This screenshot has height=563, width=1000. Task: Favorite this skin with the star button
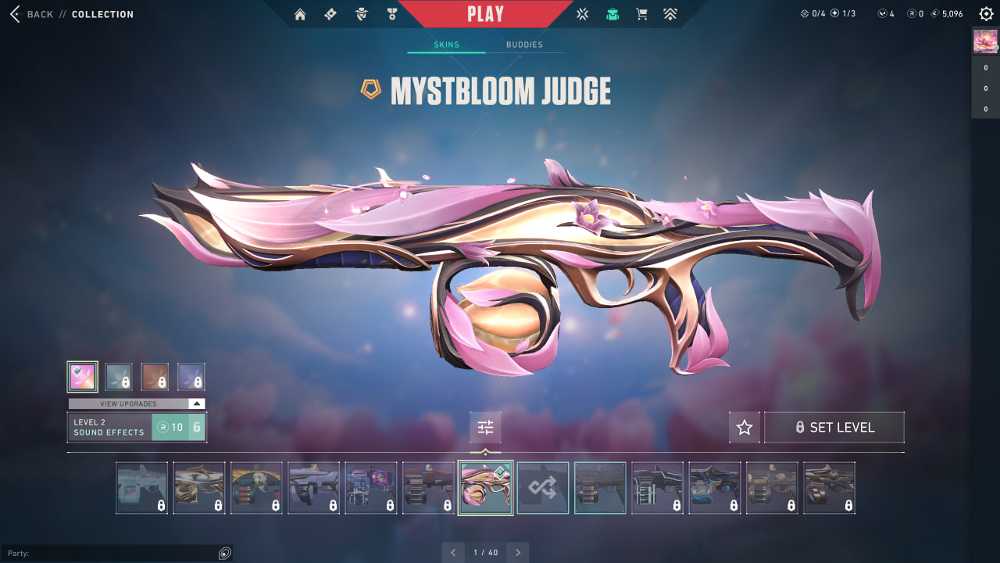[x=744, y=427]
